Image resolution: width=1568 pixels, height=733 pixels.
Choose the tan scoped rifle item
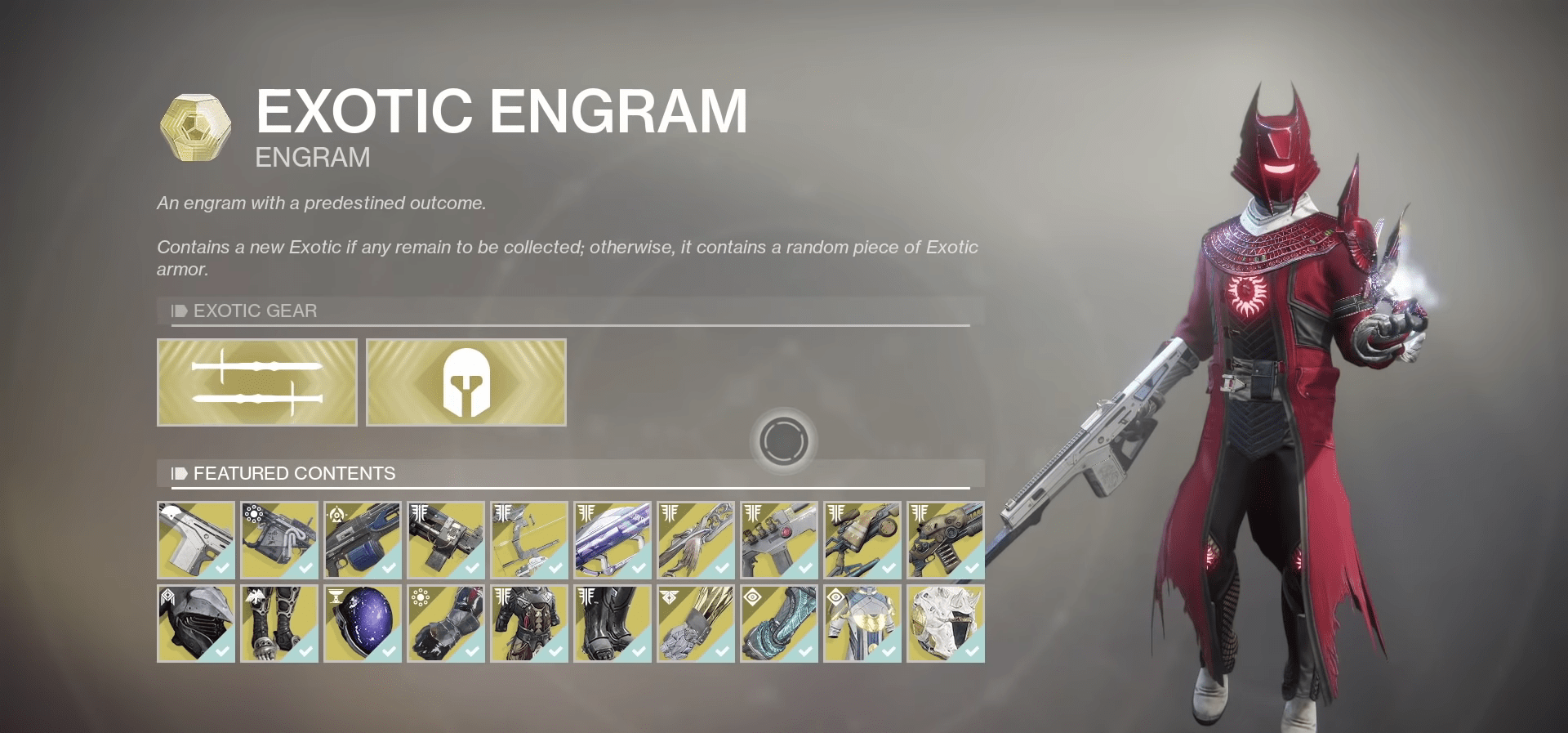pyautogui.click(x=862, y=540)
